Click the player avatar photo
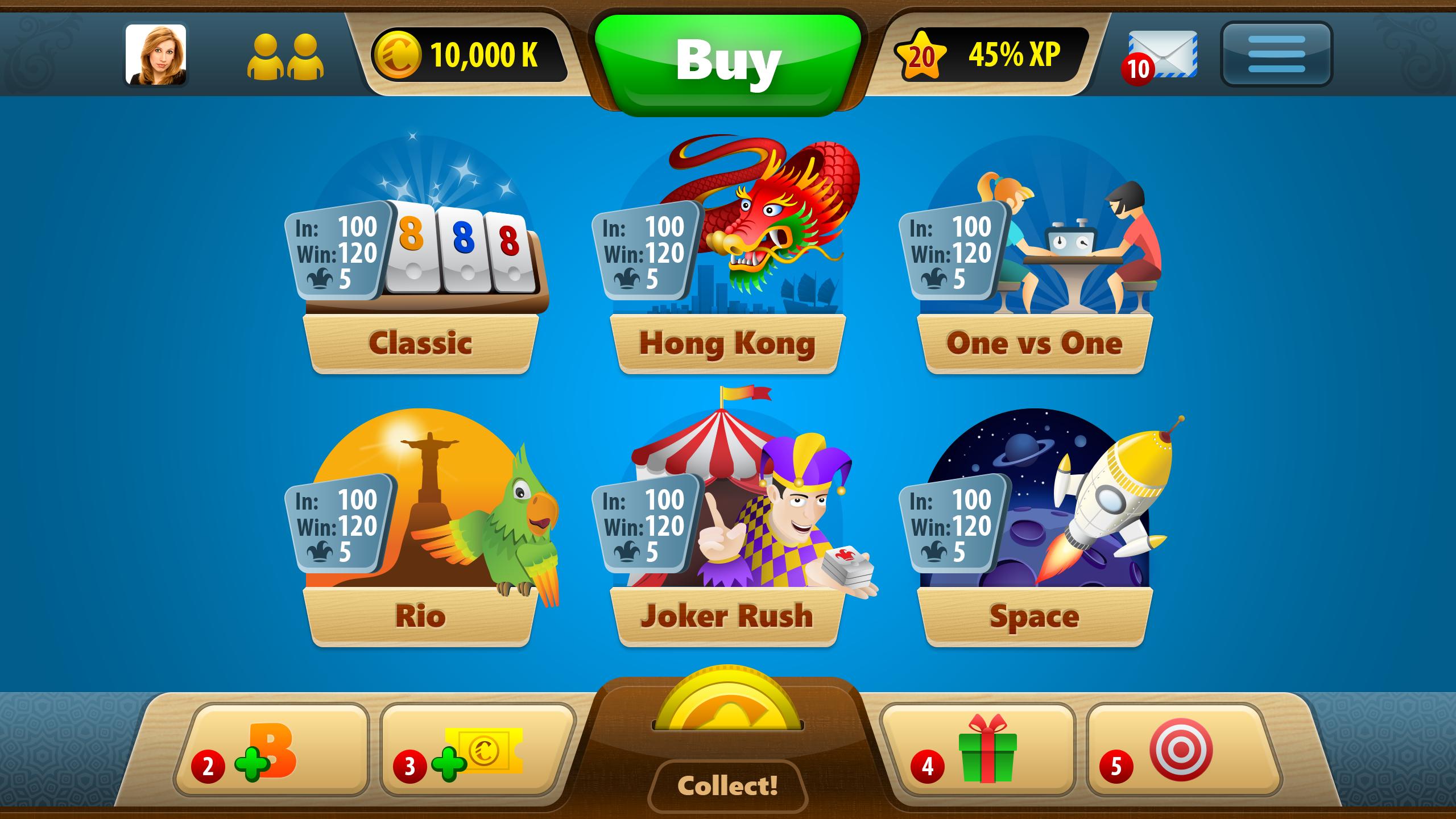 155,54
